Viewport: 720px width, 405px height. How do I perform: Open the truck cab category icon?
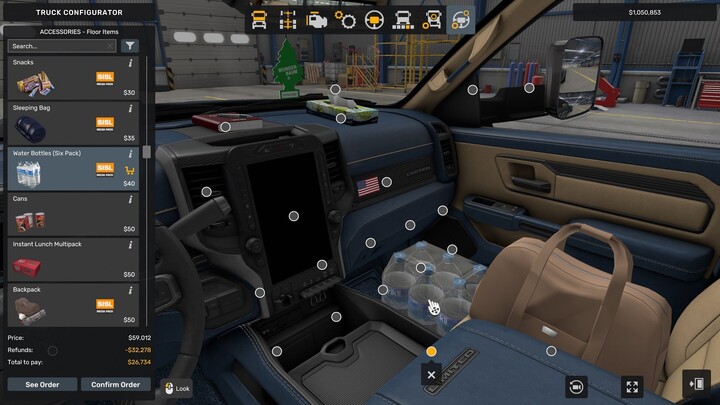click(x=259, y=19)
